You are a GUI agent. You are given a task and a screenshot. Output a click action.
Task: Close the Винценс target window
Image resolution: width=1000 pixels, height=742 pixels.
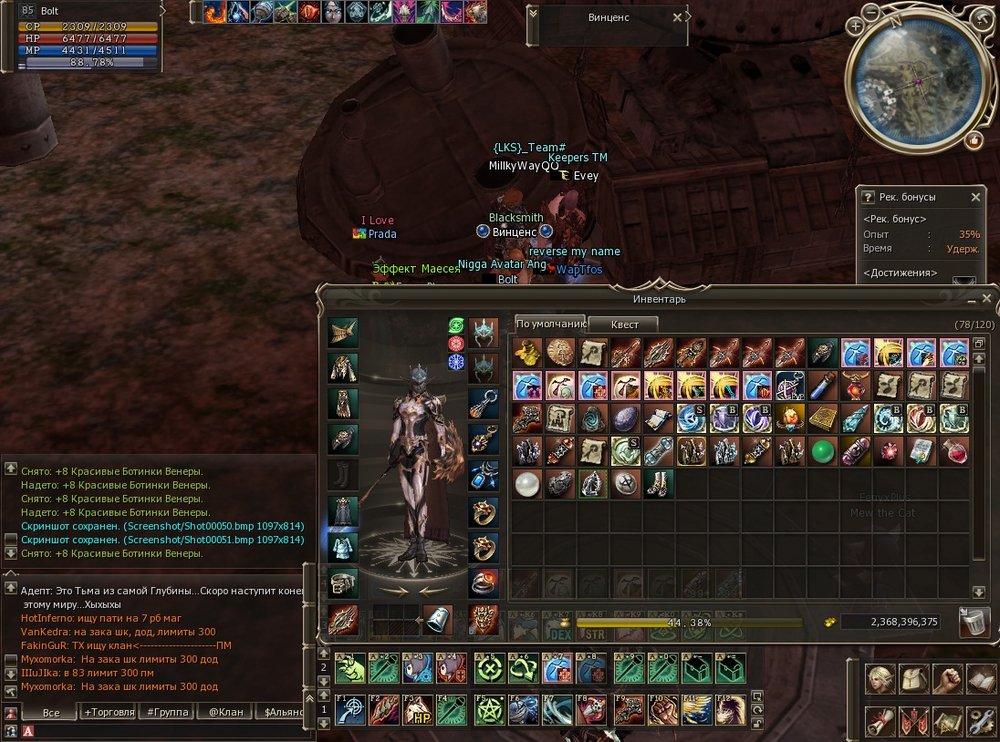677,17
